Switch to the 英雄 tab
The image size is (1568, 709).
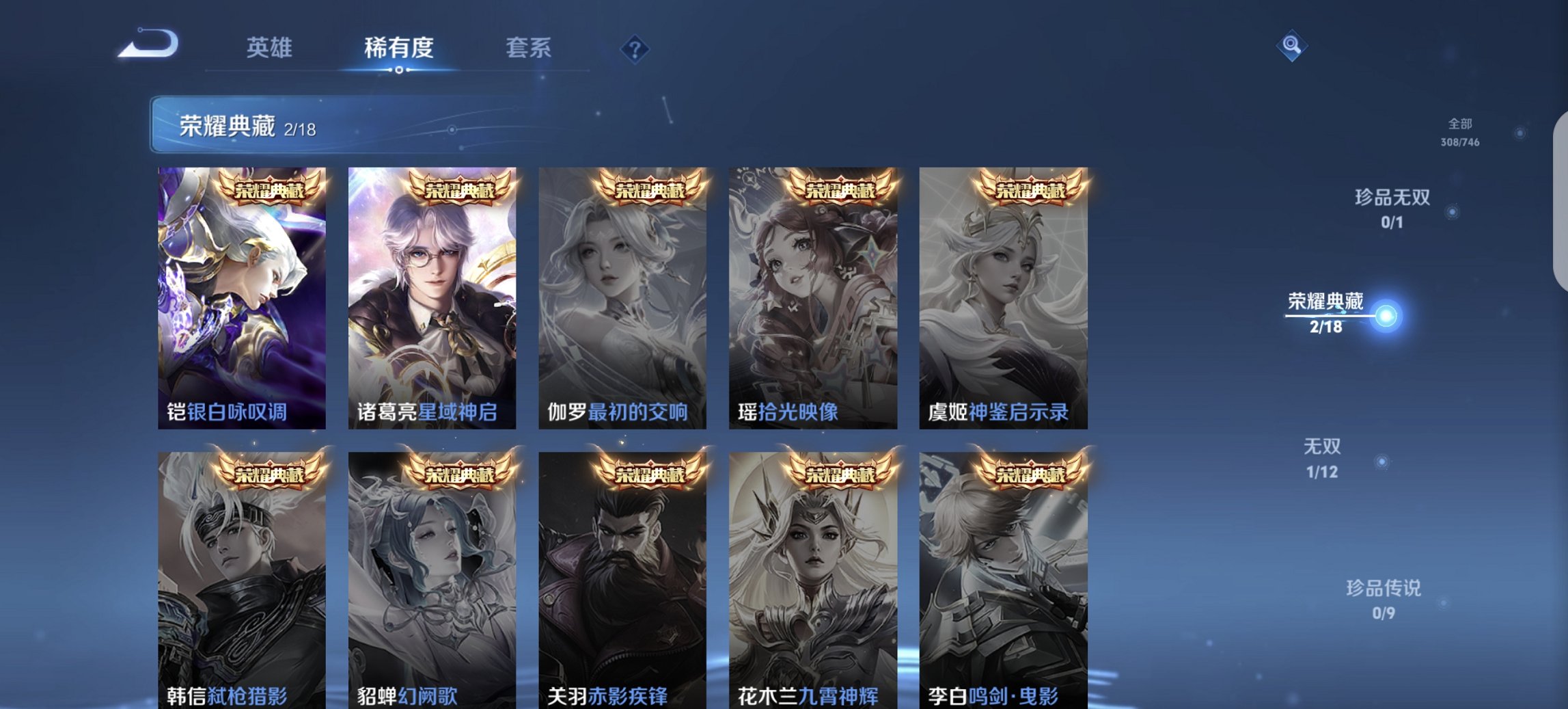272,48
